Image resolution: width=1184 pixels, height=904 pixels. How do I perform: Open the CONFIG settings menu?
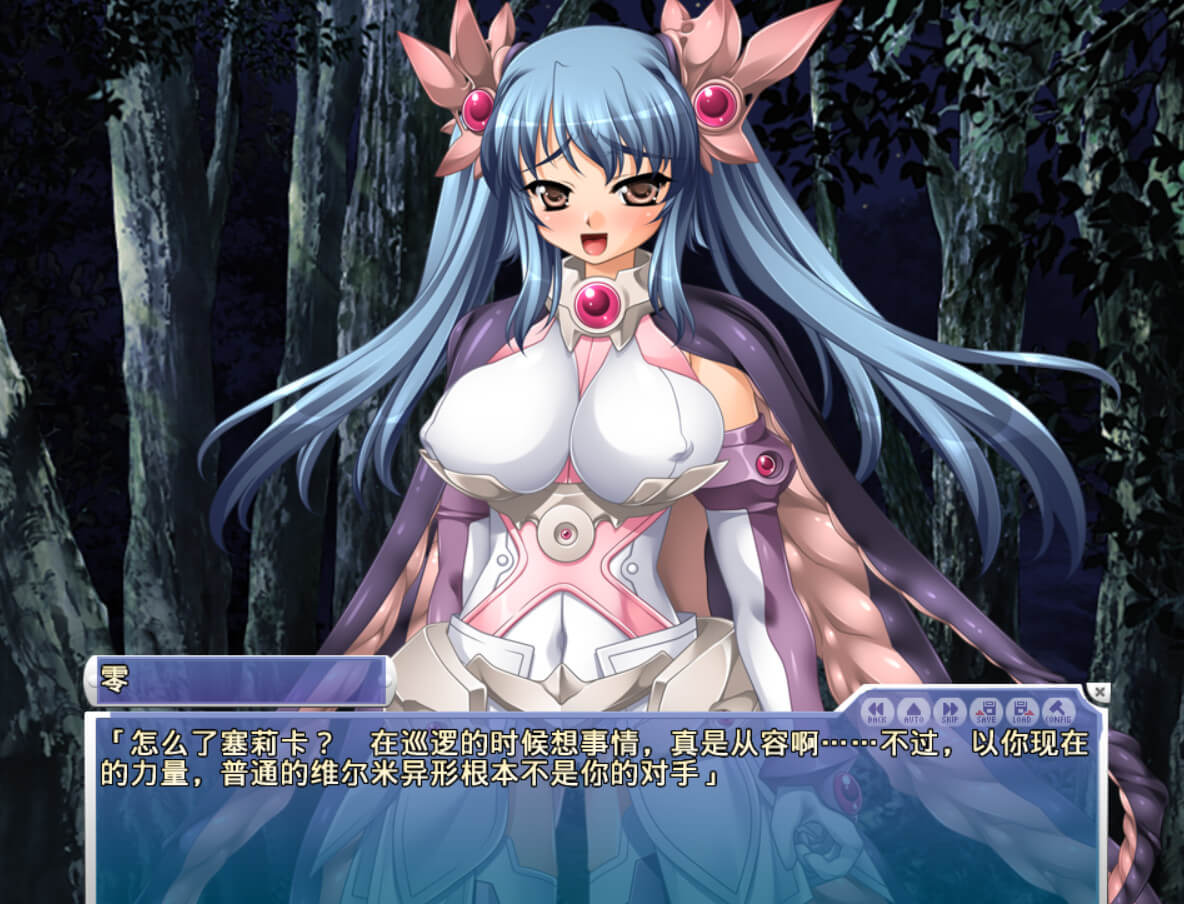click(1058, 711)
